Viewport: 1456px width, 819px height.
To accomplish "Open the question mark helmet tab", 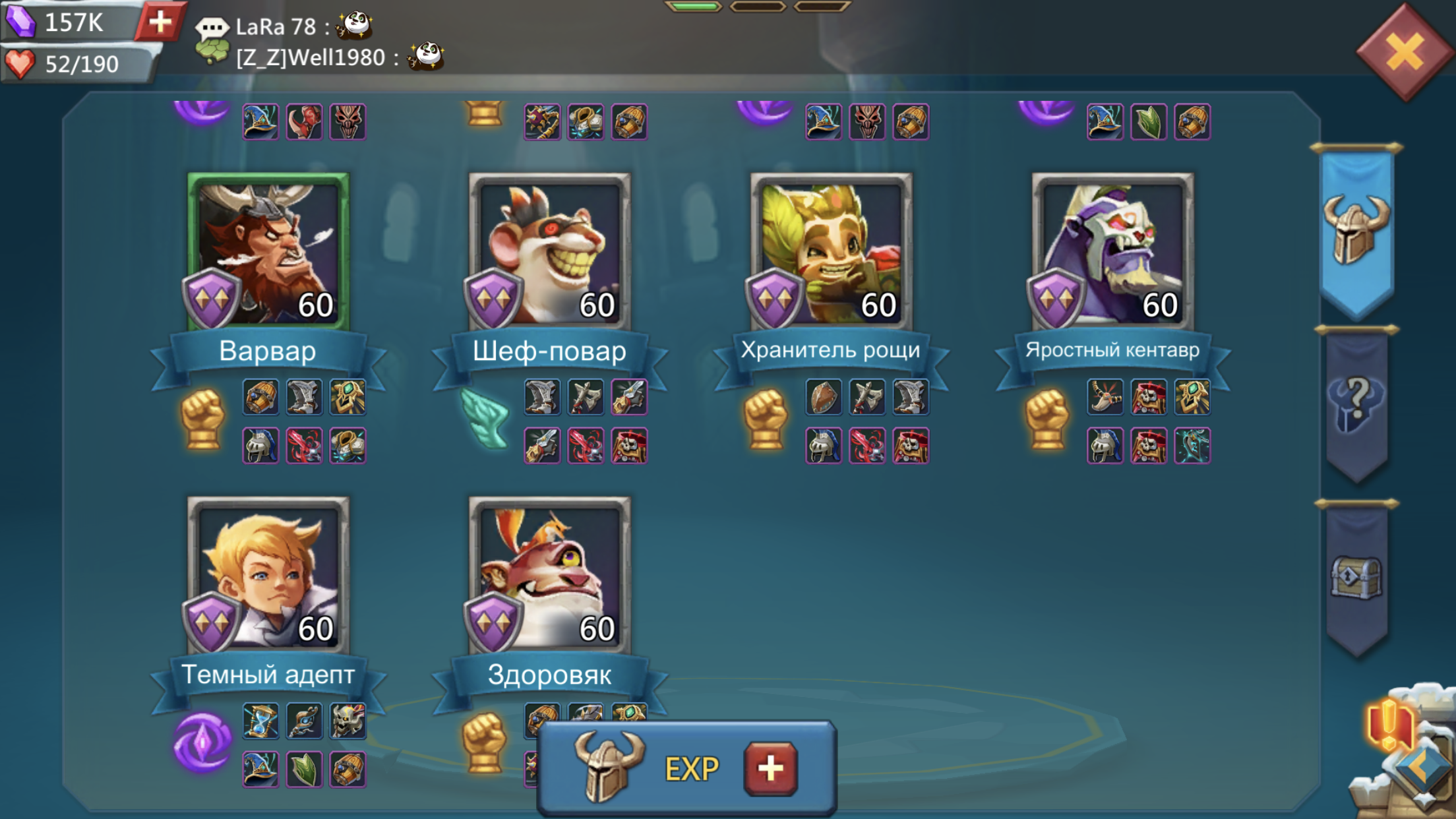I will coord(1356,404).
